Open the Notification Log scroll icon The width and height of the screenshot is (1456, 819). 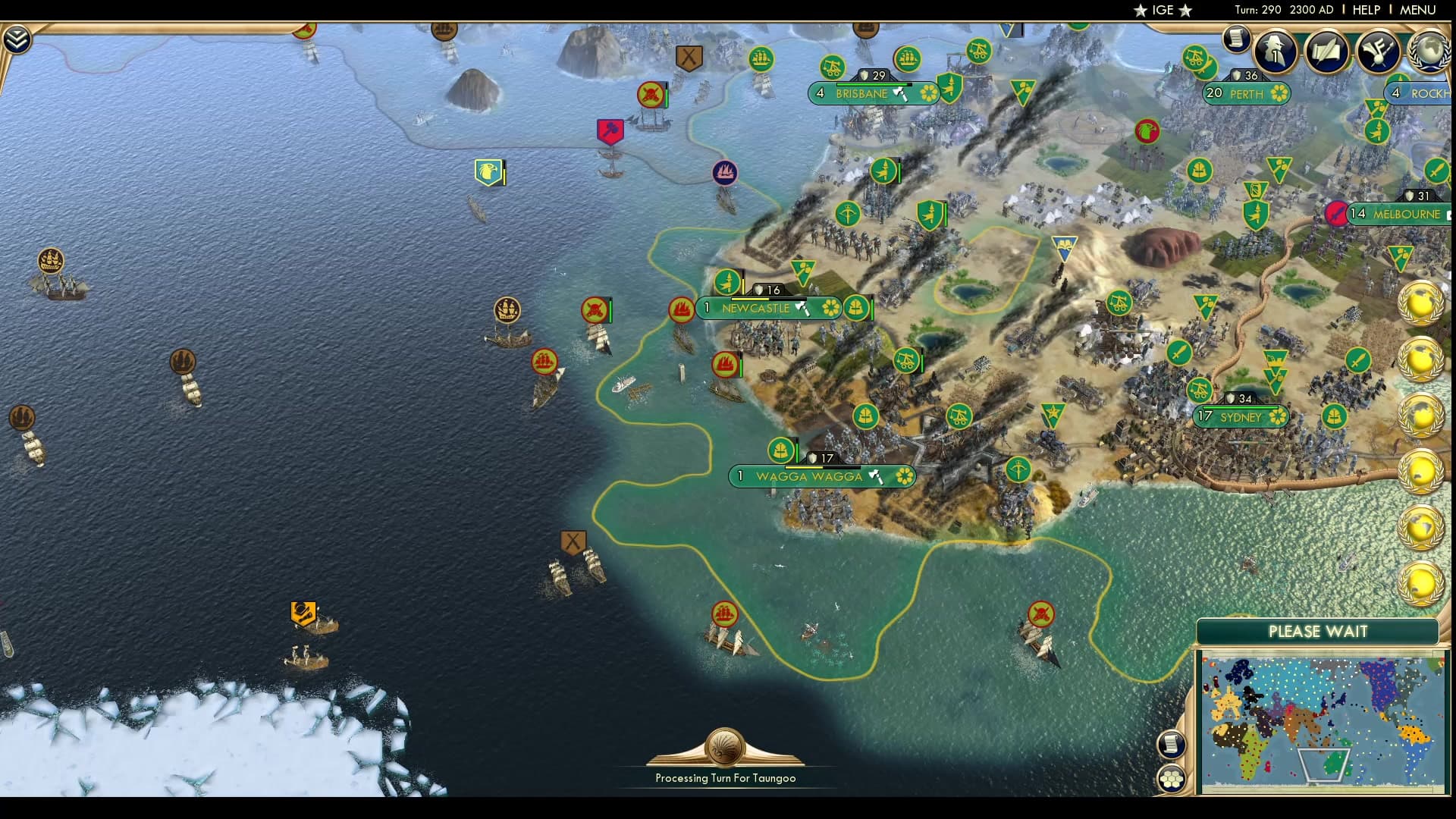click(x=1236, y=40)
